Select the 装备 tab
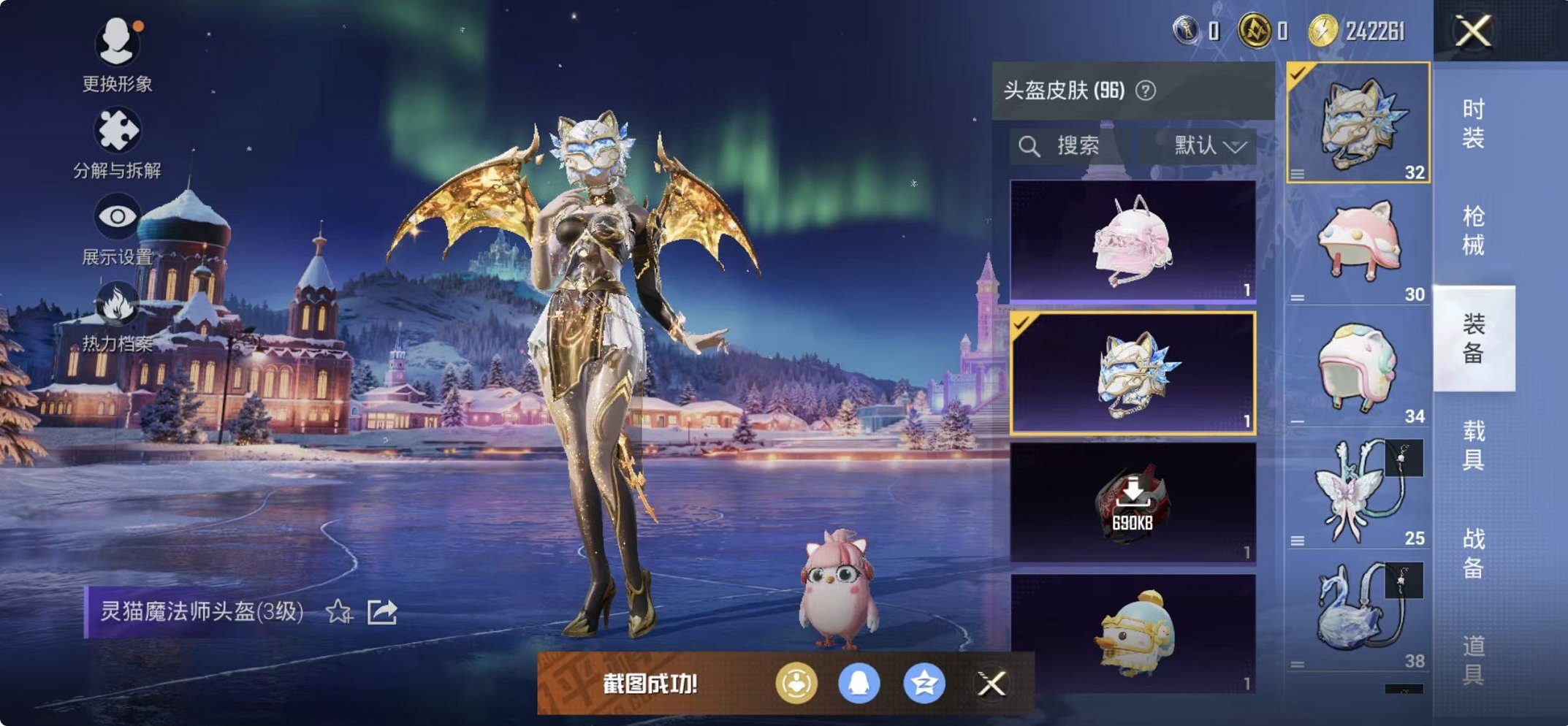 coord(1473,338)
